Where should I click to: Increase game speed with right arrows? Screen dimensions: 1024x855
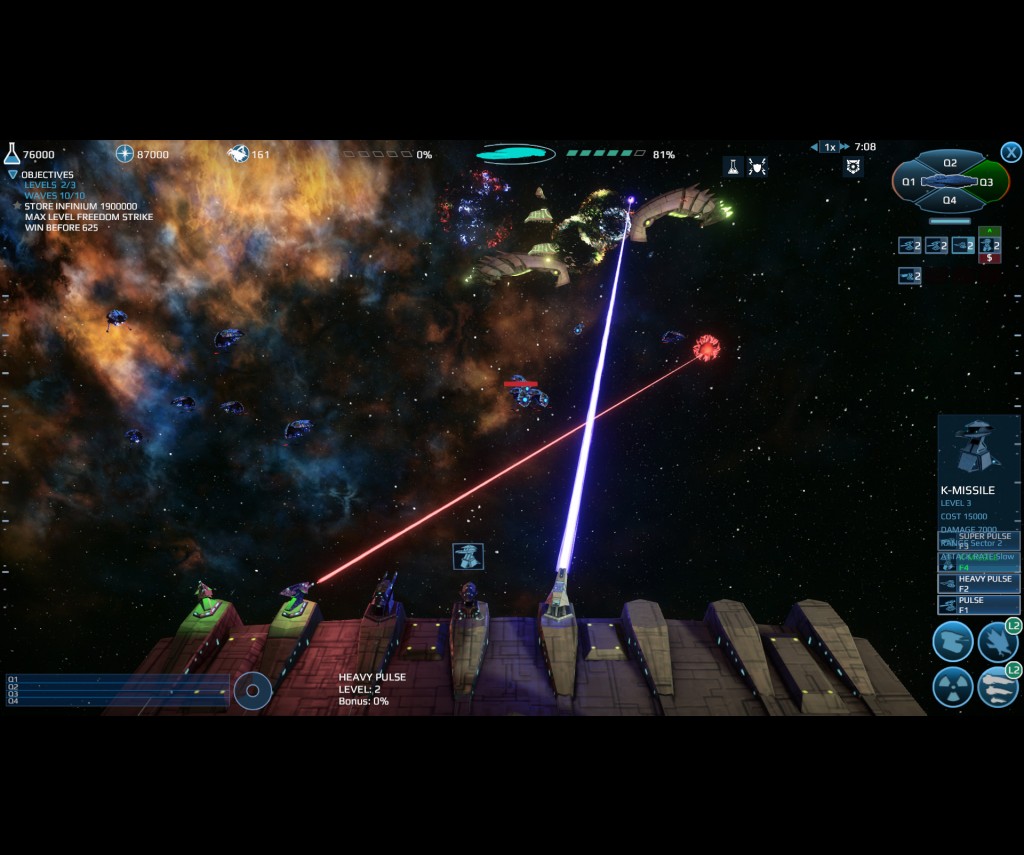point(845,147)
